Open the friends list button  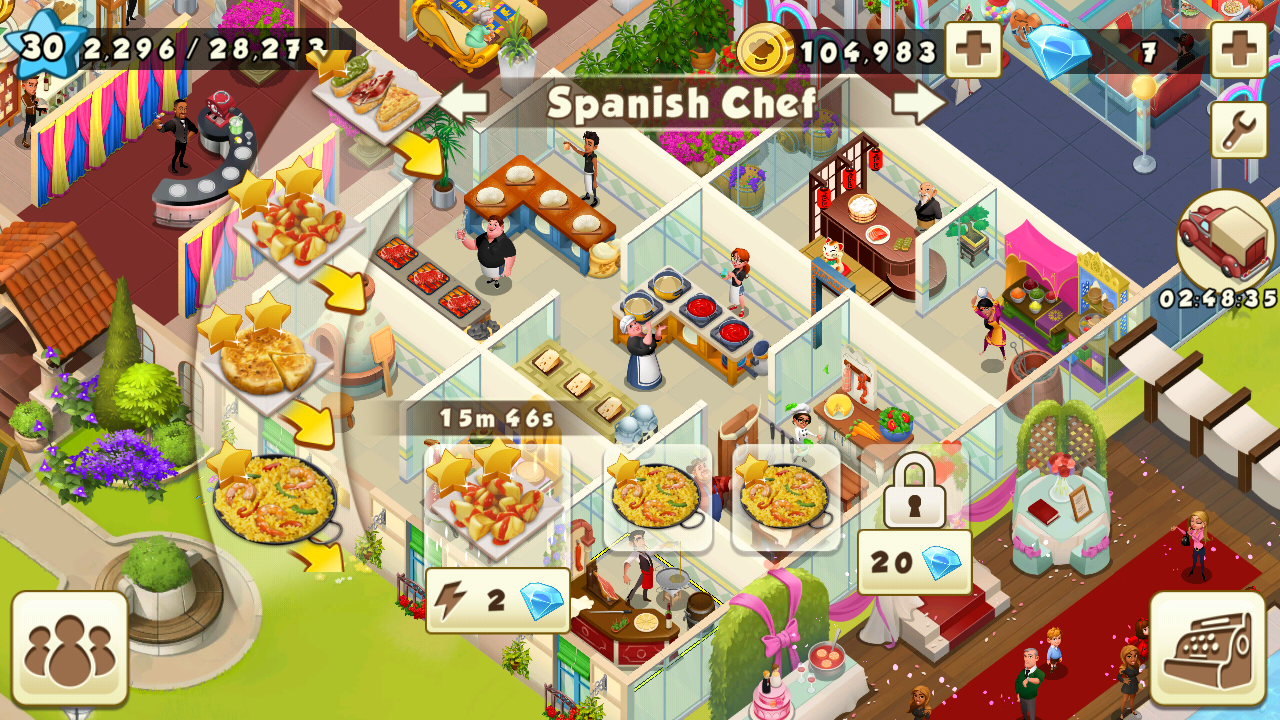tap(69, 648)
